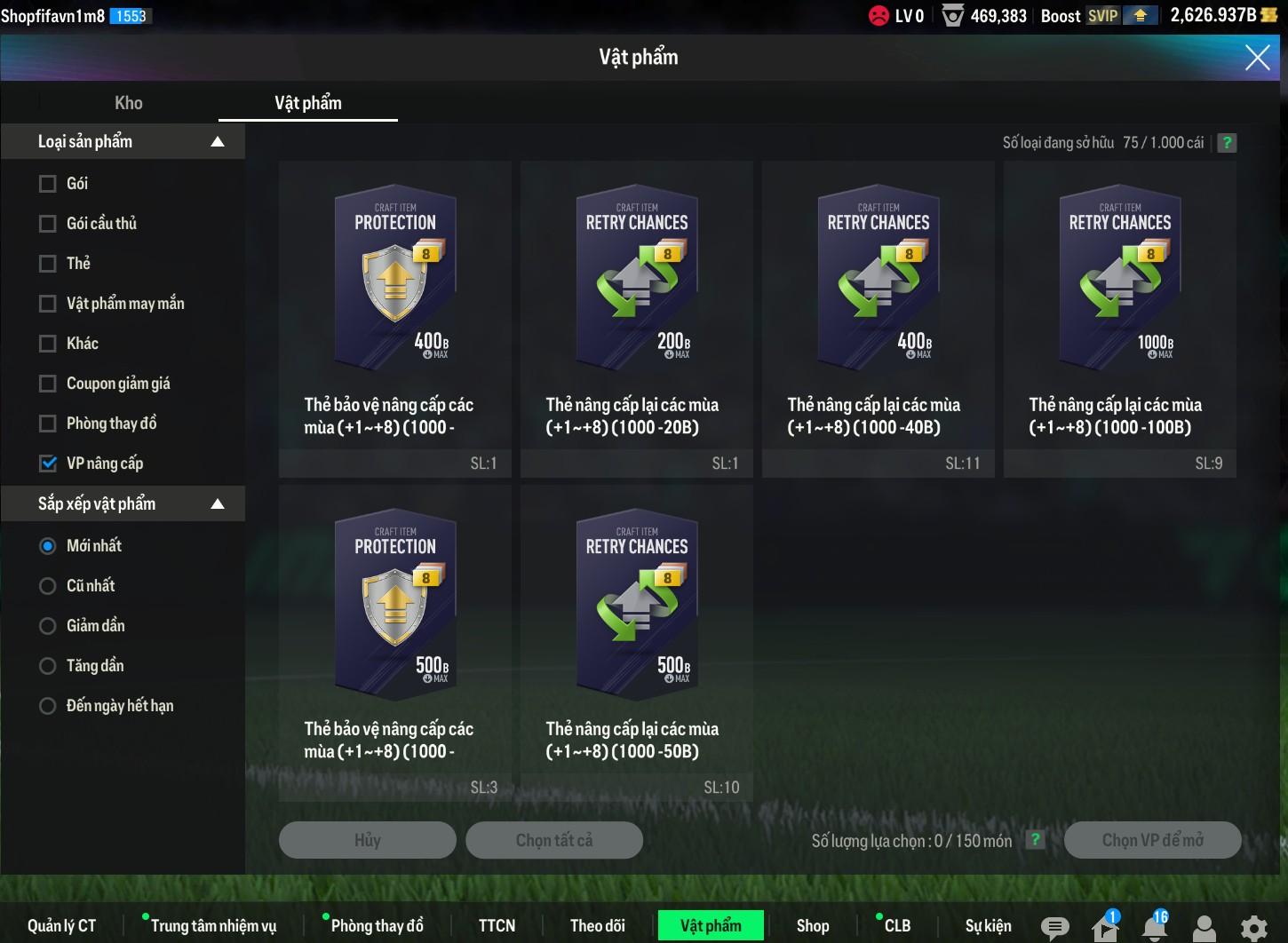
Task: Tick the Gói cầu thủ checkbox
Action: pyautogui.click(x=48, y=224)
